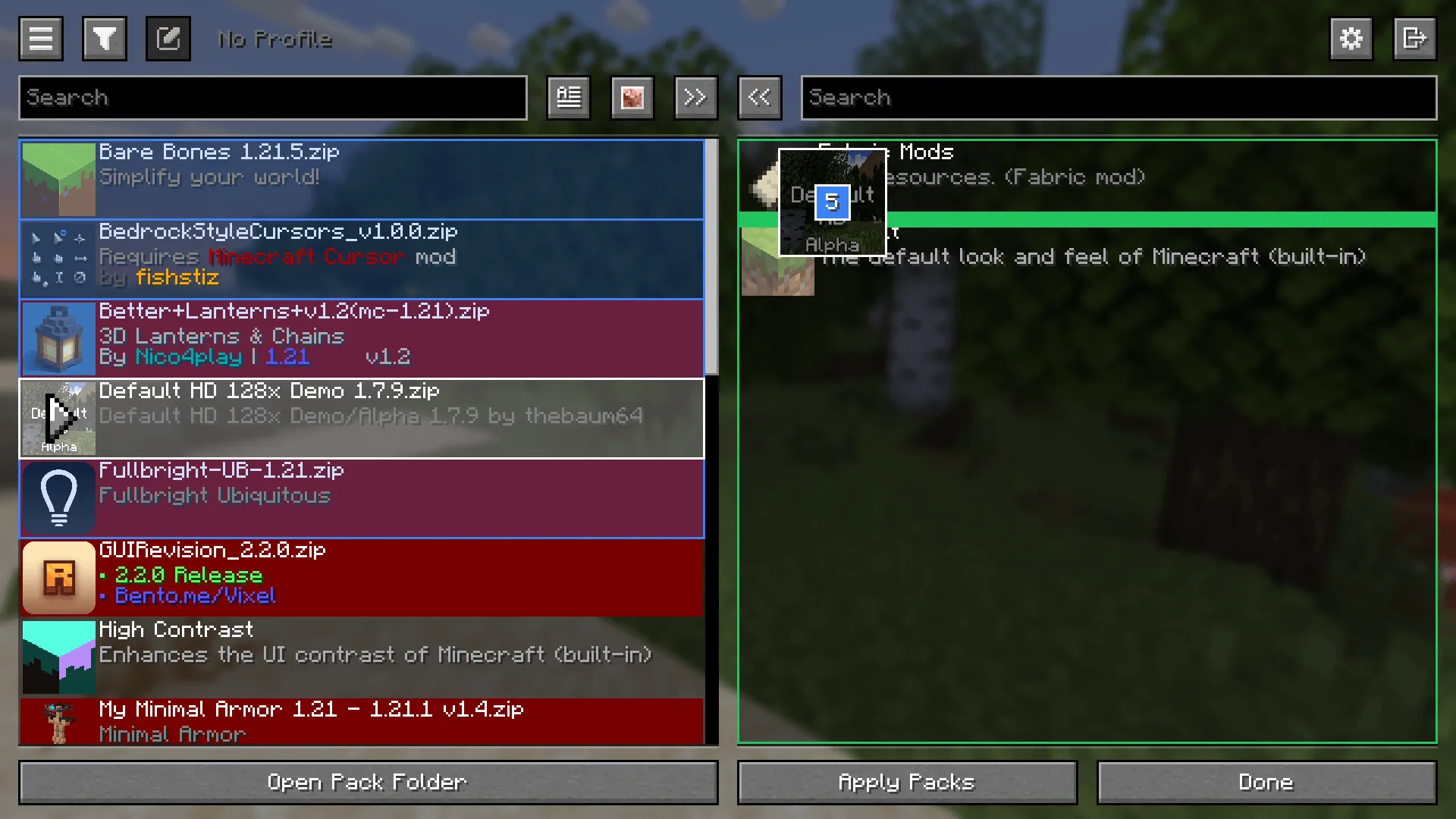Screen dimensions: 1456x819
Task: Click the Fullbright lamp thumbnail
Action: pos(58,498)
